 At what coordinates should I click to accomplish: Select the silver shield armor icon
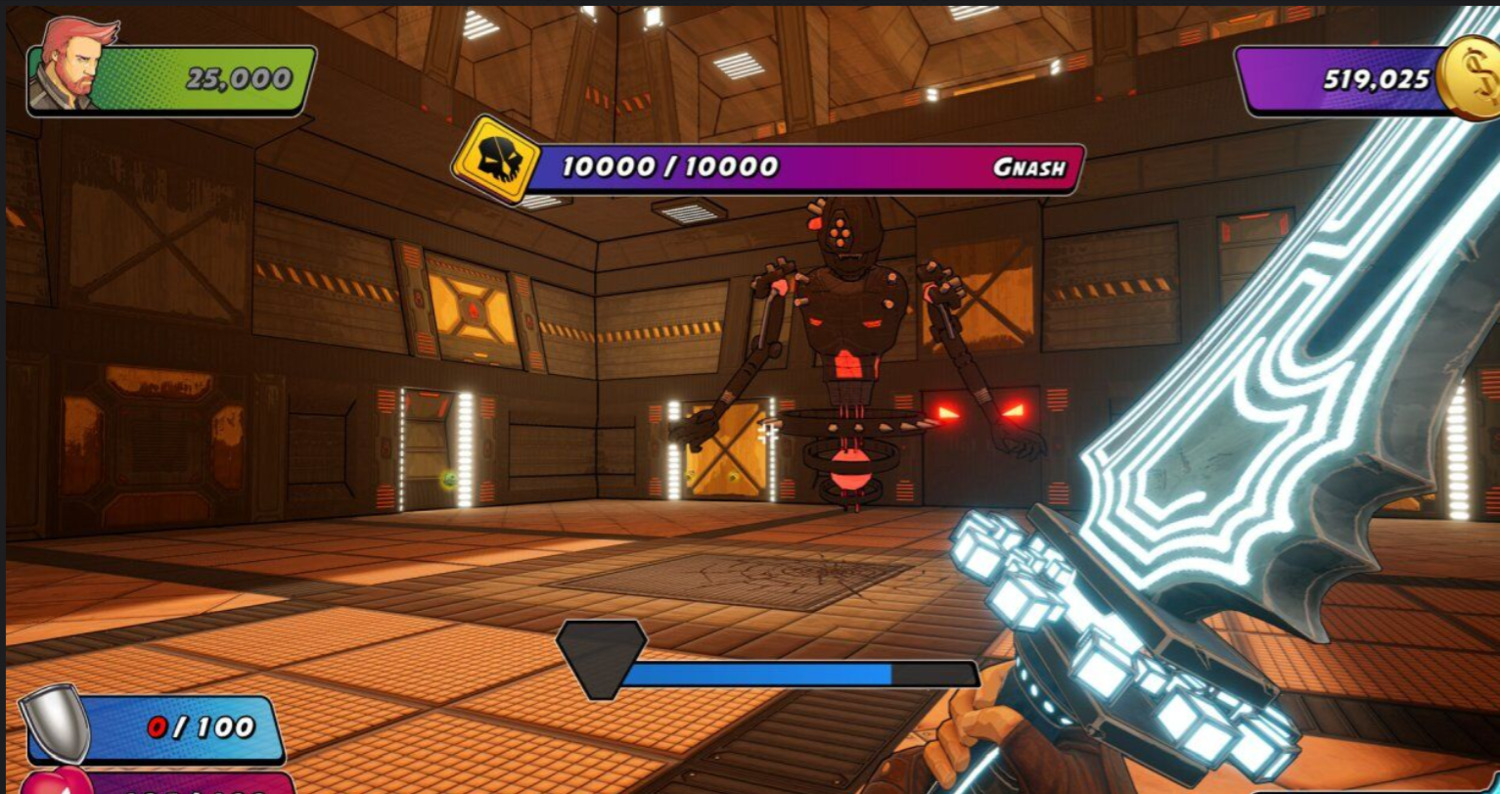(58, 722)
